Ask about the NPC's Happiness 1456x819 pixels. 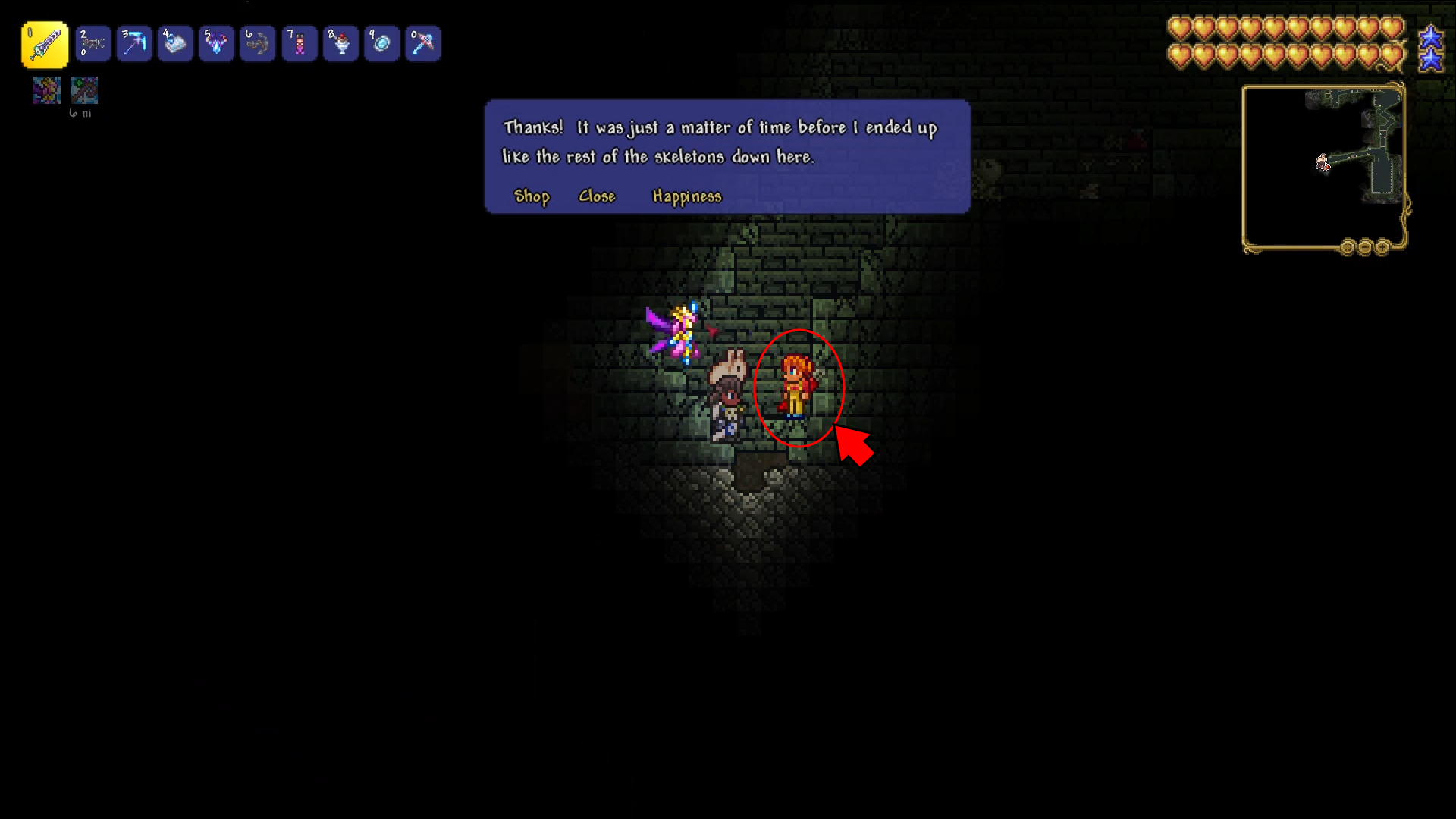click(x=687, y=196)
